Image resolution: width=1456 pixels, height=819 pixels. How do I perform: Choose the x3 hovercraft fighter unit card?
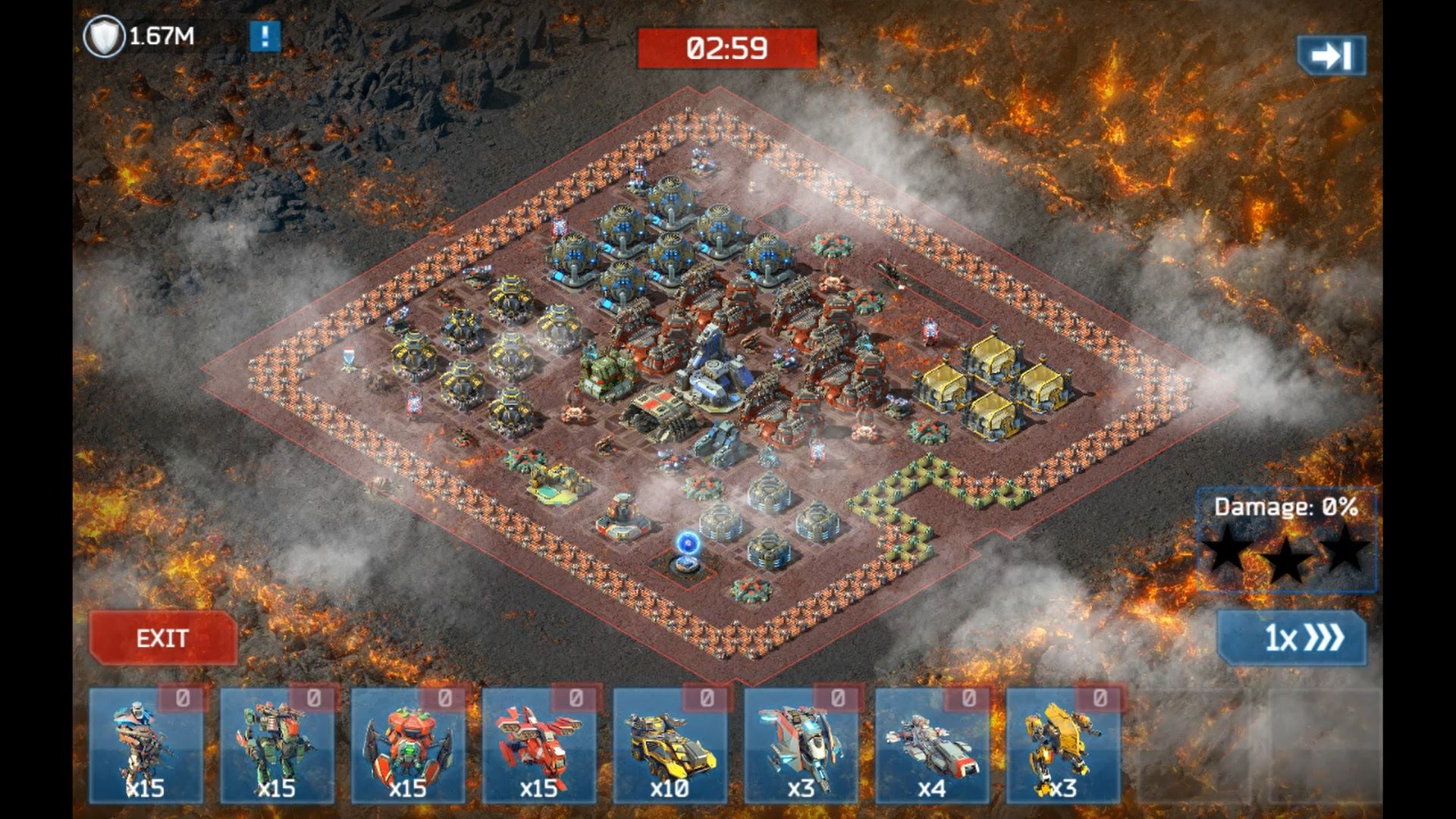(801, 745)
